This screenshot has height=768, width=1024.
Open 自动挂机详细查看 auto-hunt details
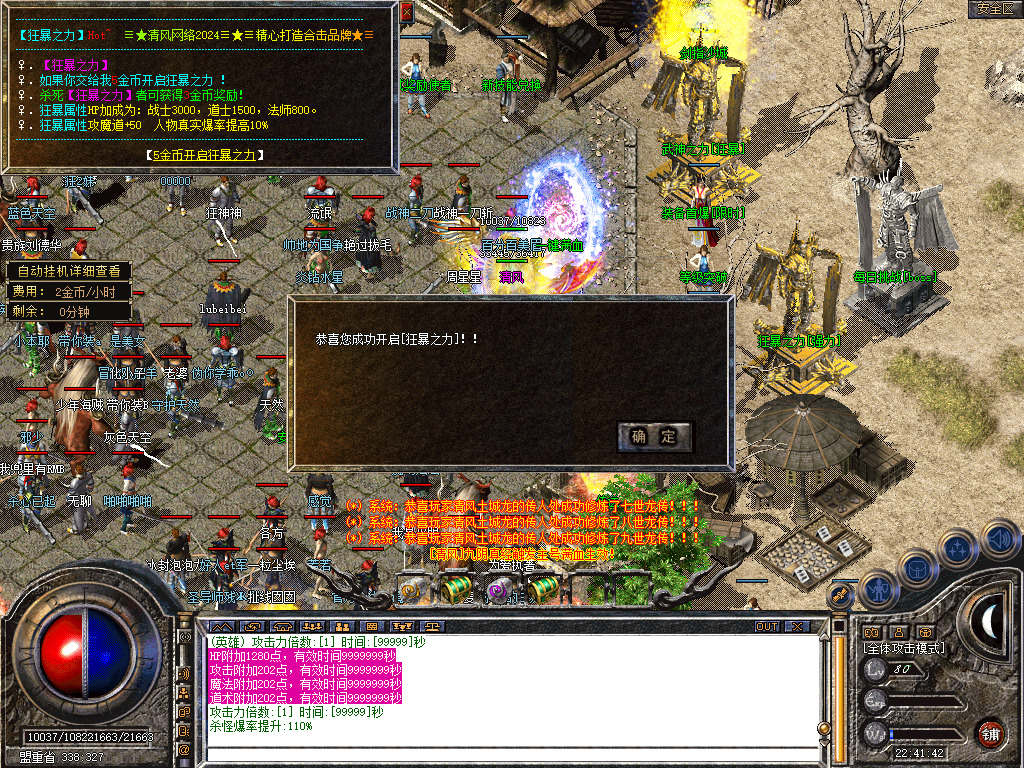pos(68,270)
